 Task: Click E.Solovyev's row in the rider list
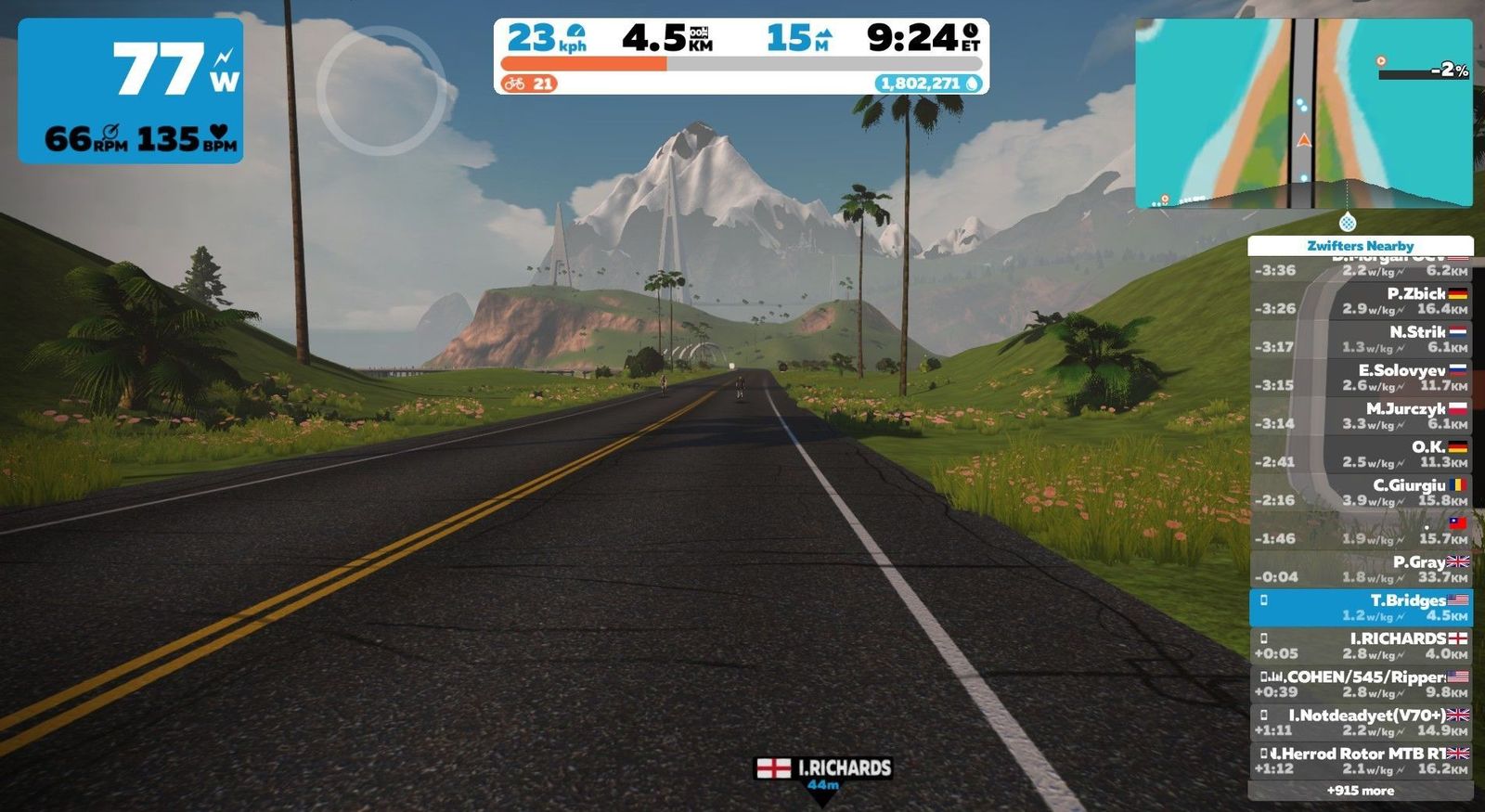[1360, 378]
